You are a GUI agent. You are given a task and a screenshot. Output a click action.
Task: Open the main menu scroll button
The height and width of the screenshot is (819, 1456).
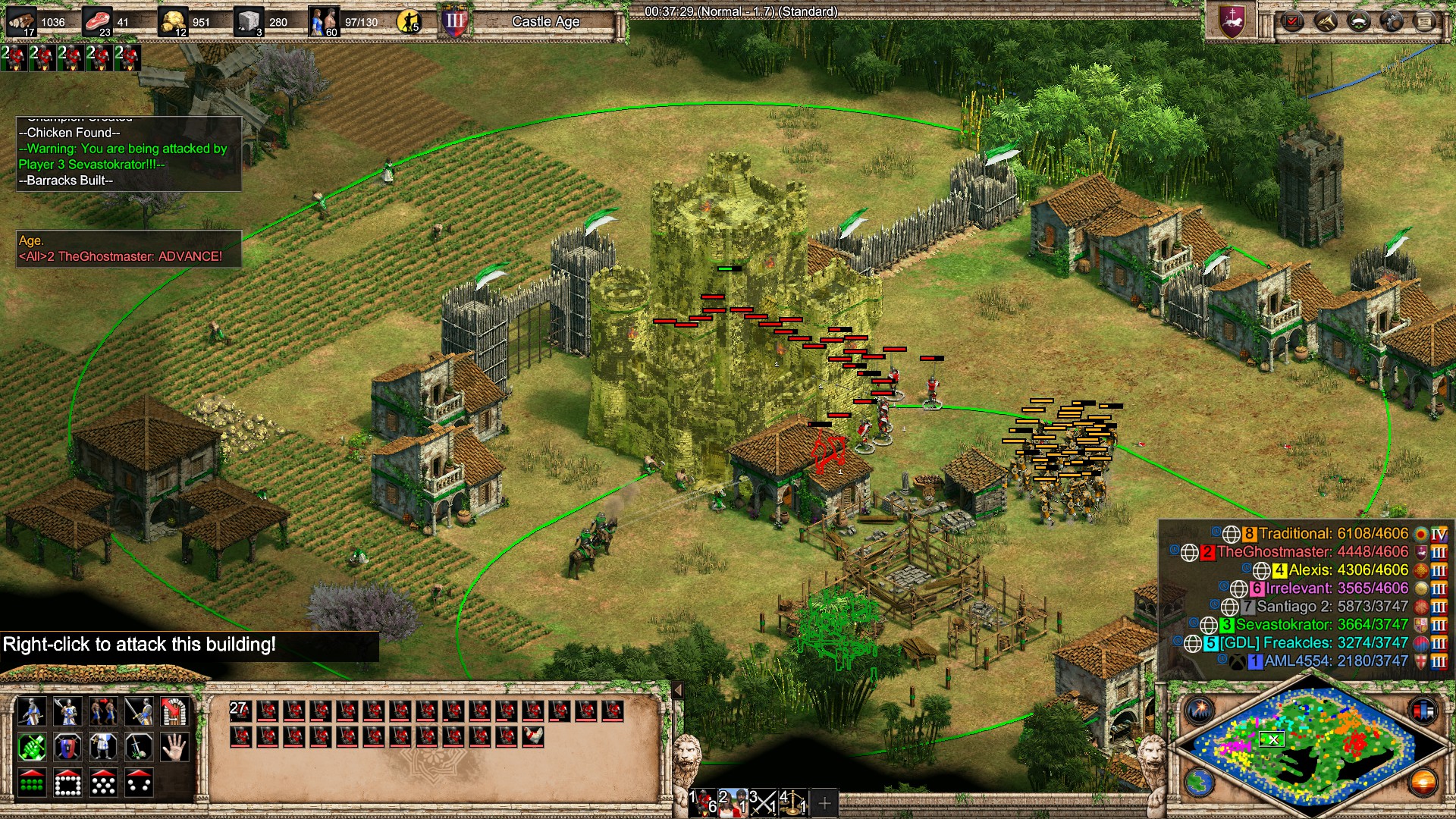coord(1425,21)
